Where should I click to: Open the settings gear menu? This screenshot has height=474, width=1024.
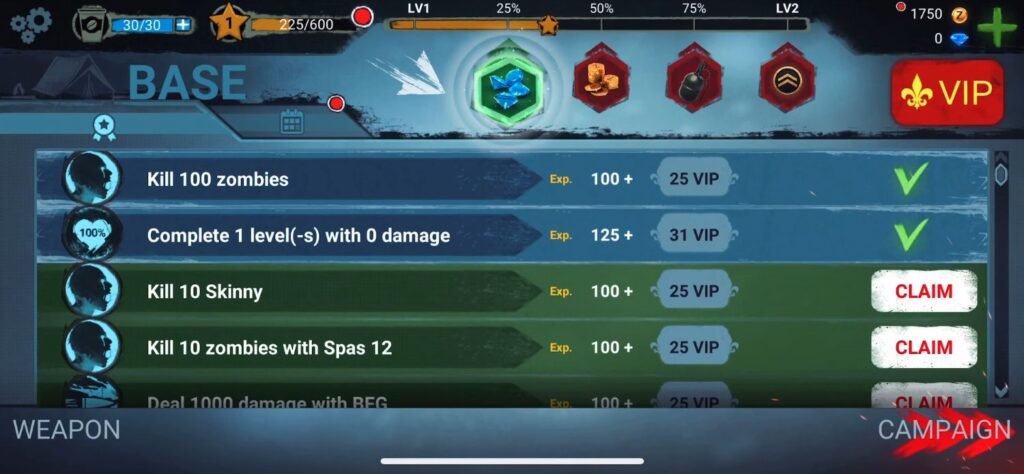[31, 22]
